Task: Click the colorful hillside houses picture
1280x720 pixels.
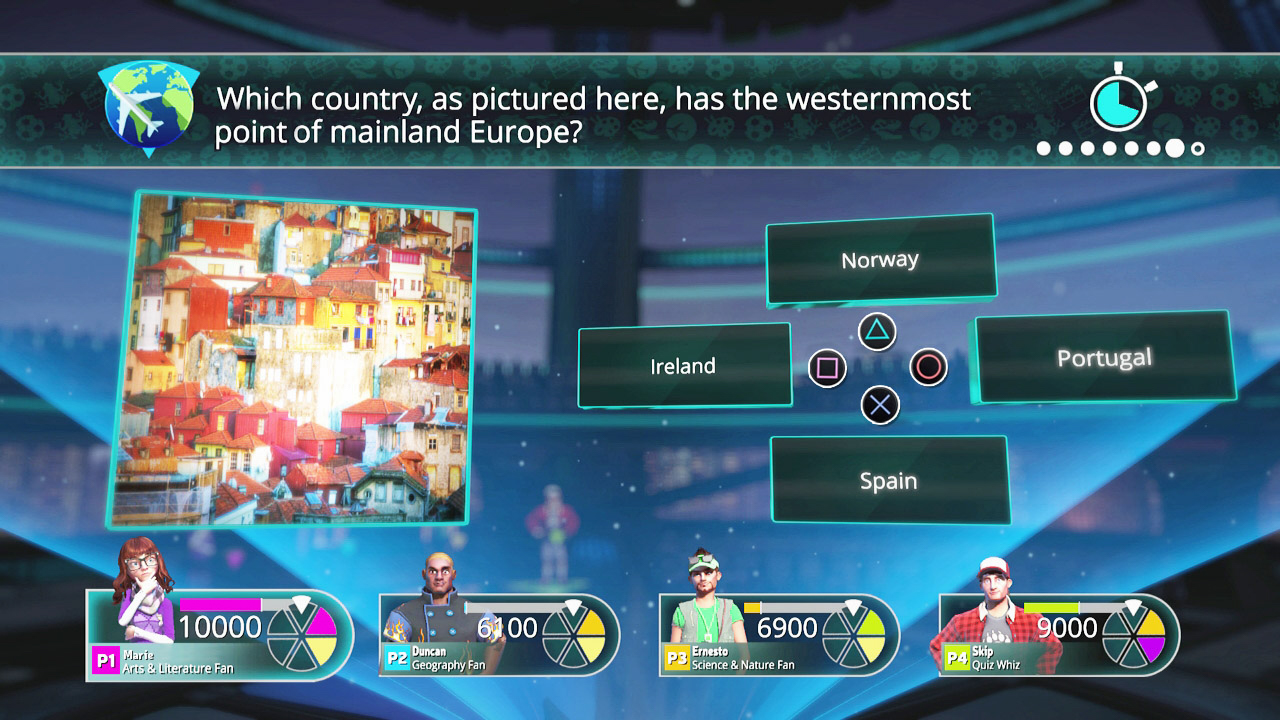Action: pos(292,358)
